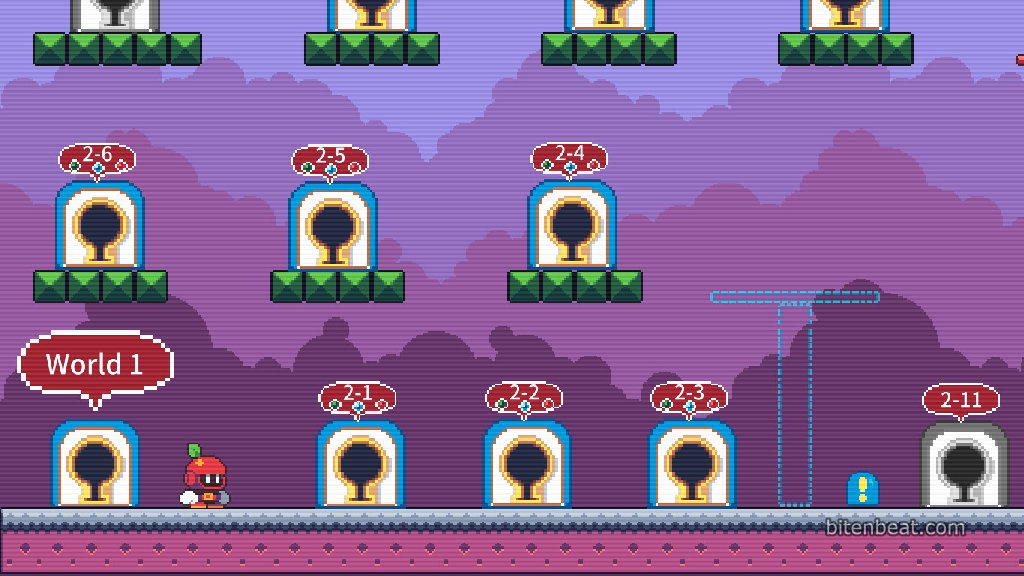
Task: Click the locked level 2-11 label
Action: point(961,400)
